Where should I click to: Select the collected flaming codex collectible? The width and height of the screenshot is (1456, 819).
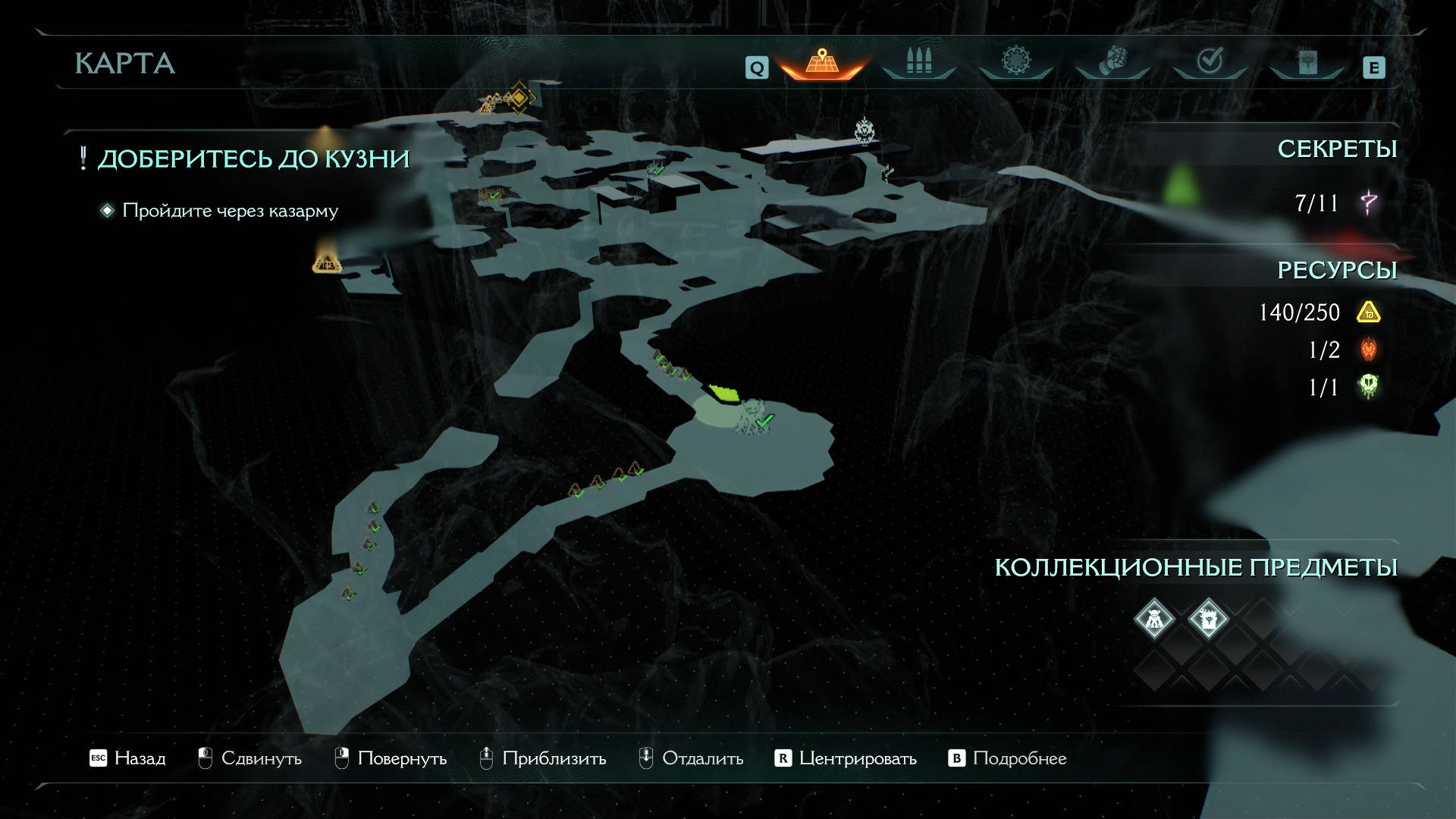point(1208,619)
